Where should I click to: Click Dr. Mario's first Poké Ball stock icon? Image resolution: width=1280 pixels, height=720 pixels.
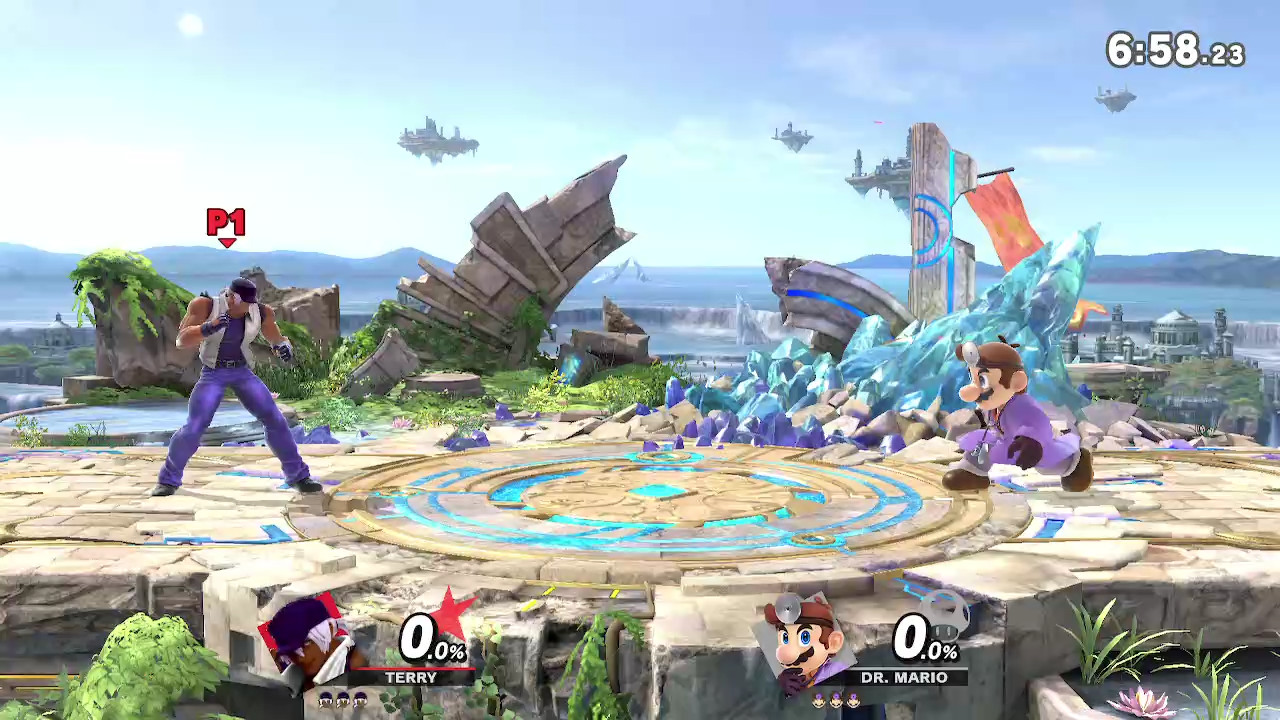819,699
